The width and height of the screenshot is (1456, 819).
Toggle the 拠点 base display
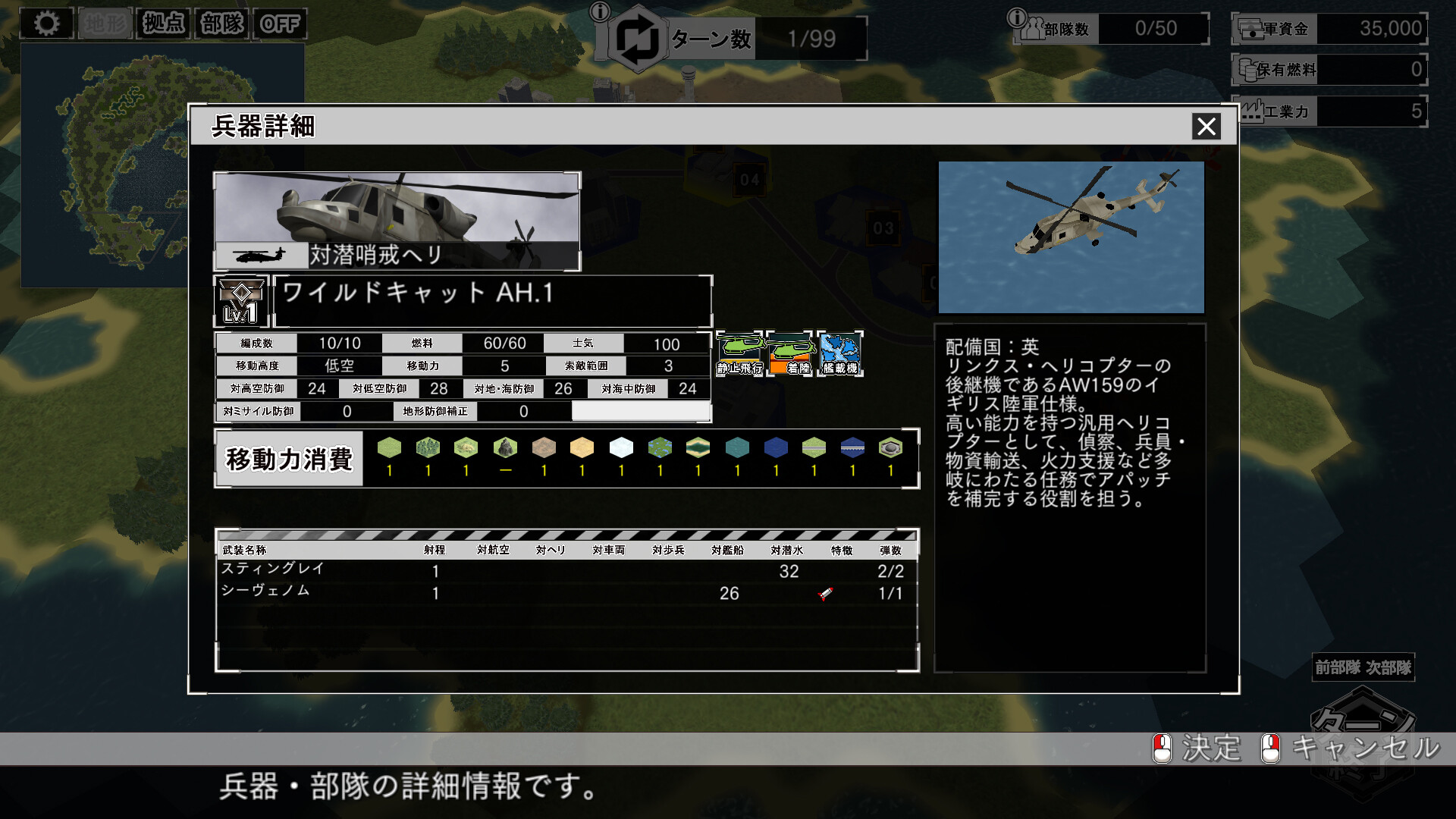165,23
